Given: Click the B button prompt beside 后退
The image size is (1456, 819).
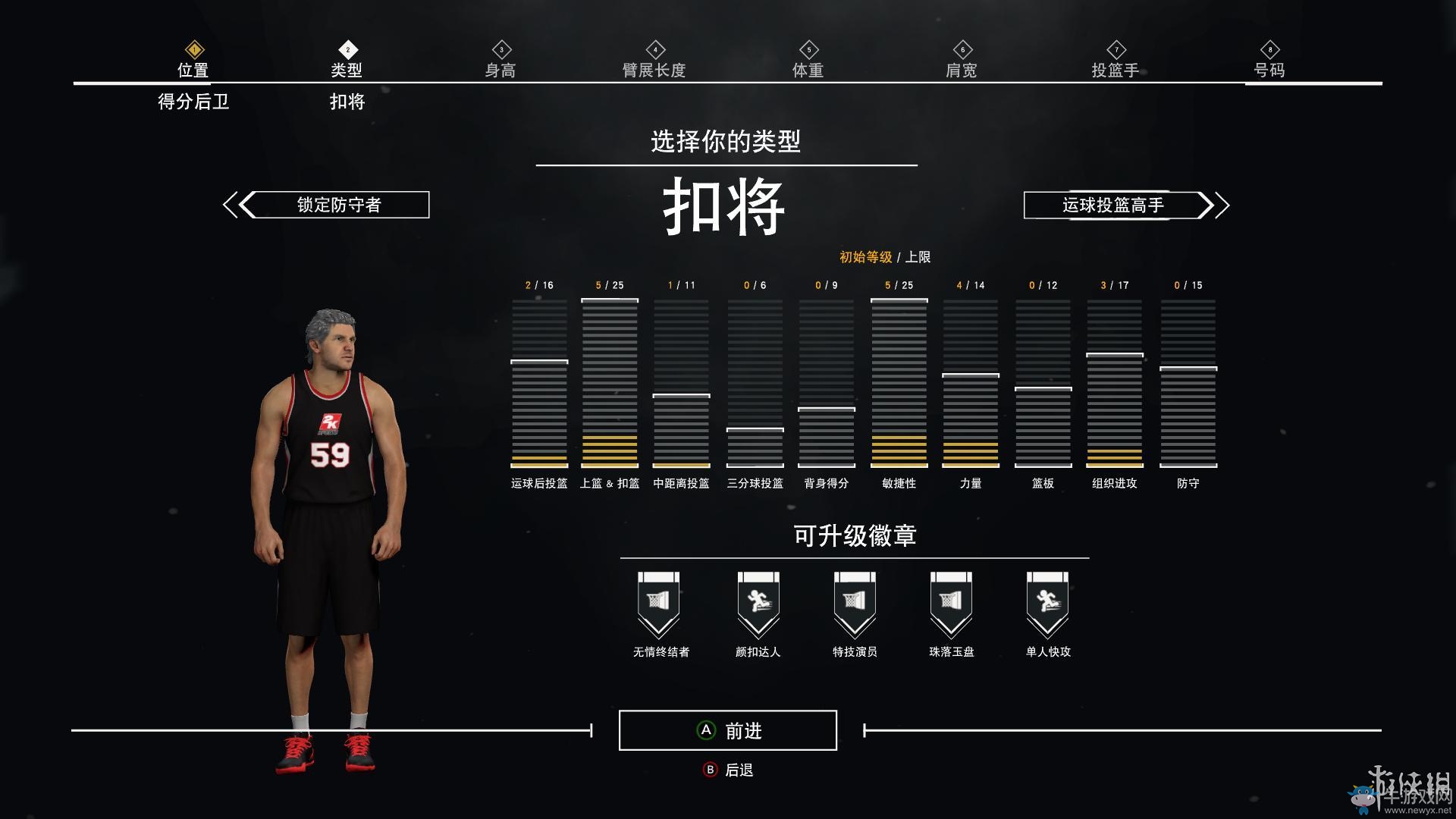Looking at the screenshot, I should [711, 769].
